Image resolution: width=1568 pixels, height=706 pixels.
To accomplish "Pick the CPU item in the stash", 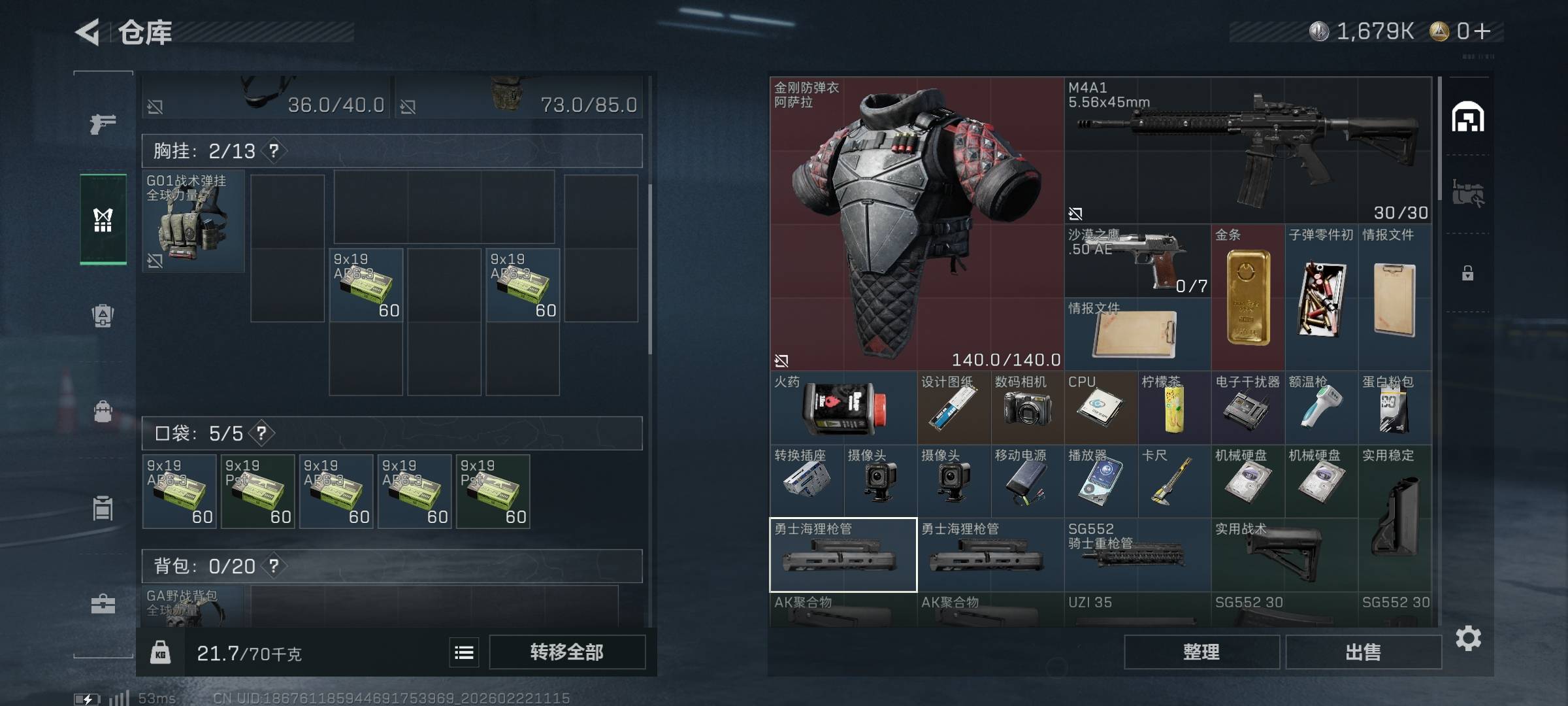I will [x=1100, y=408].
